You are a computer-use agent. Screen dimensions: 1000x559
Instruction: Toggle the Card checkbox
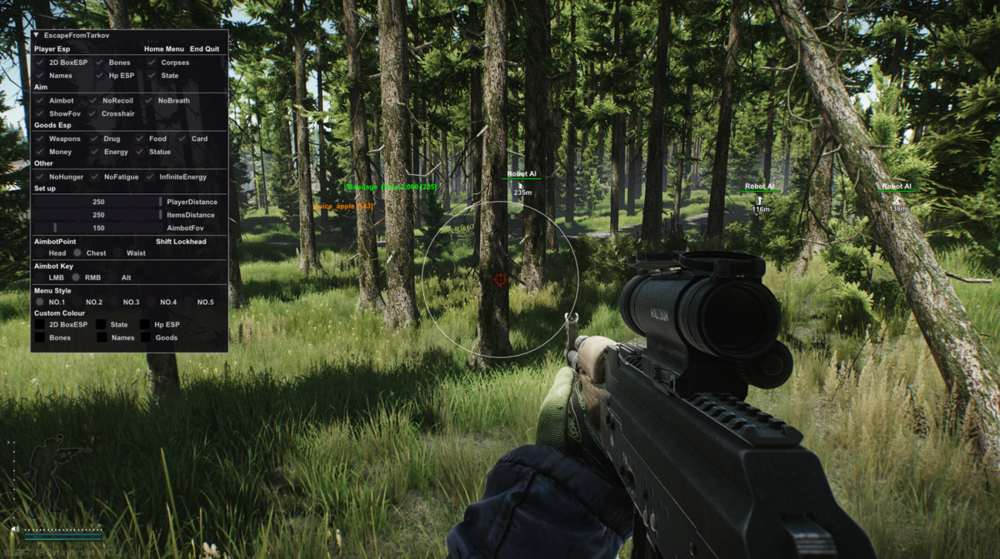(183, 139)
